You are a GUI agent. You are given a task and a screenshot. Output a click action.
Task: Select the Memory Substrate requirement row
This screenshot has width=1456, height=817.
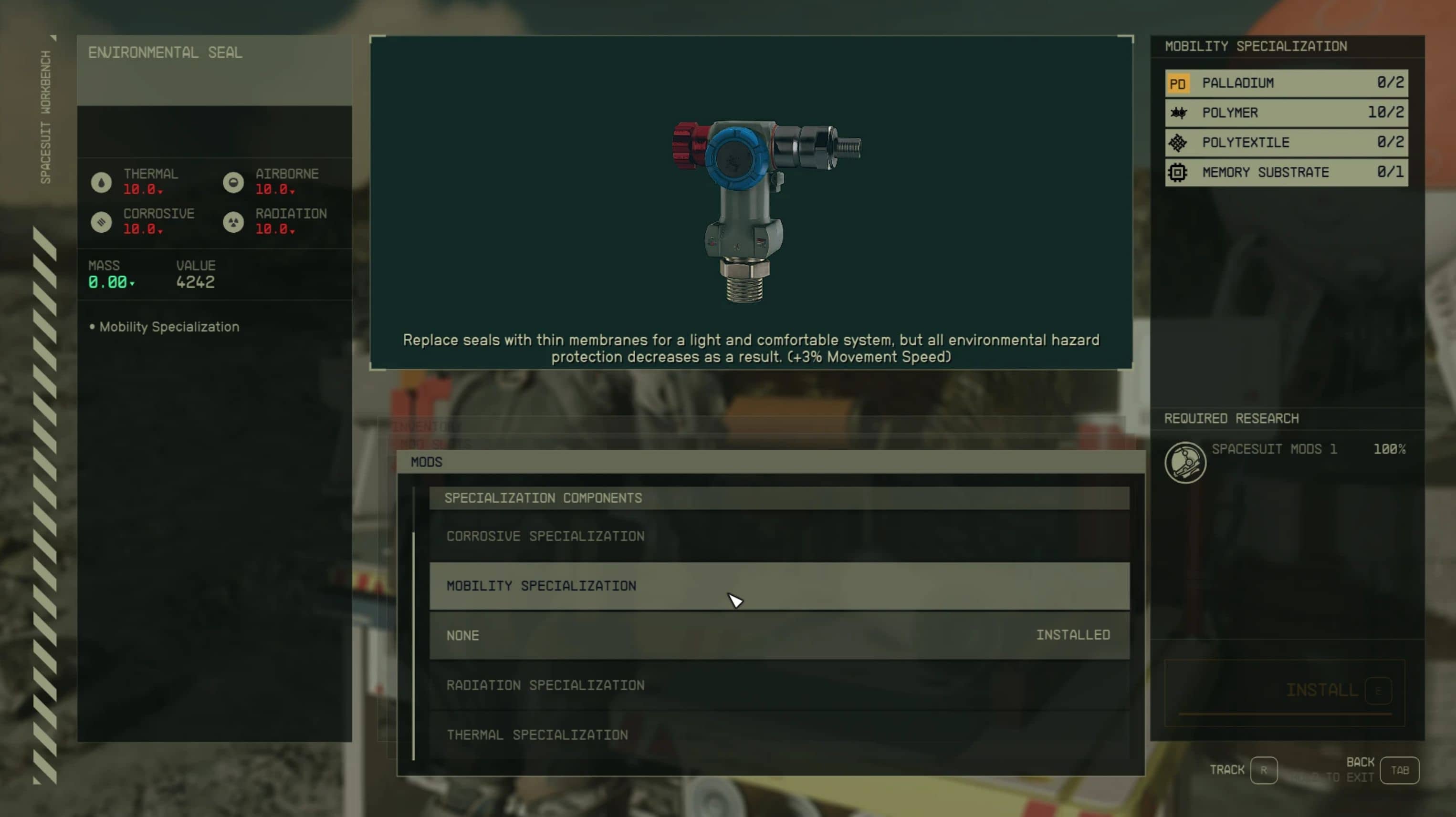[1286, 172]
